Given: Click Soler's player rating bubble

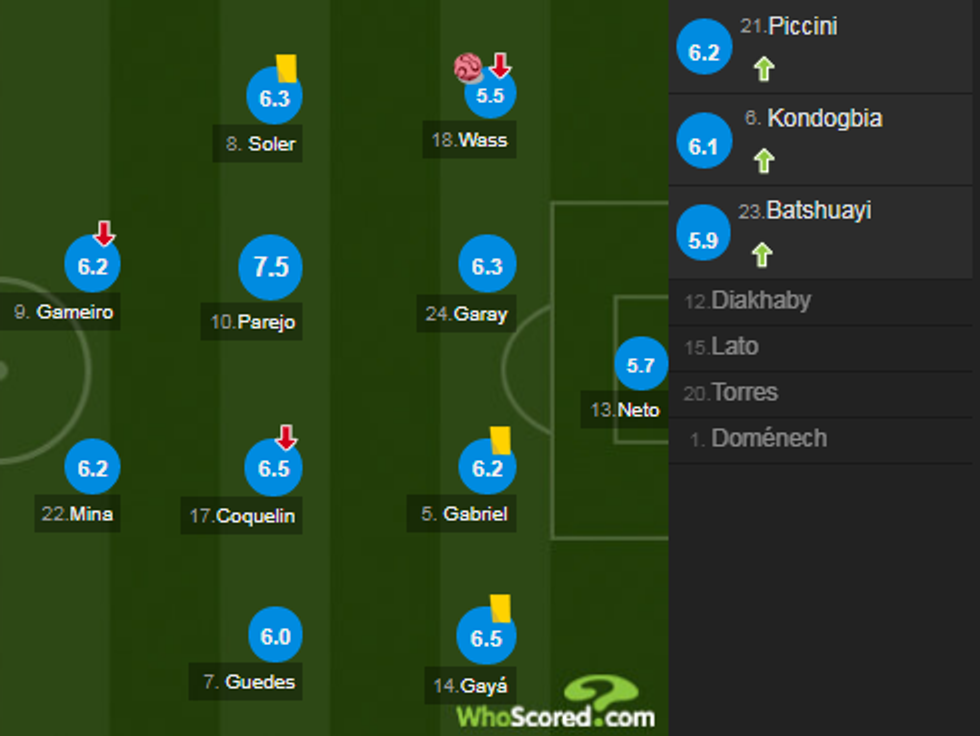Looking at the screenshot, I should click(274, 98).
